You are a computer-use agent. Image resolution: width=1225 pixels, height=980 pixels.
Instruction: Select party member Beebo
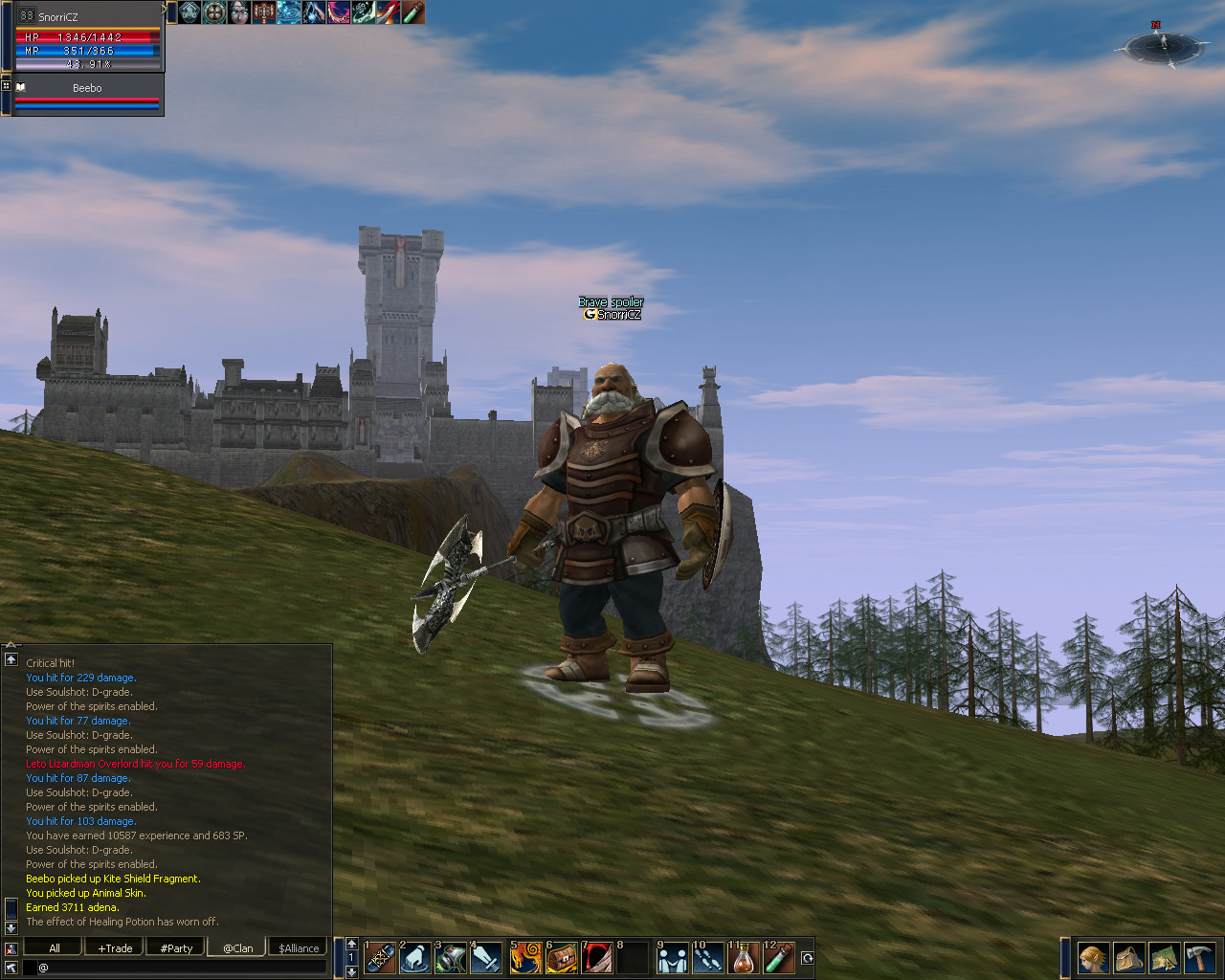[87, 88]
